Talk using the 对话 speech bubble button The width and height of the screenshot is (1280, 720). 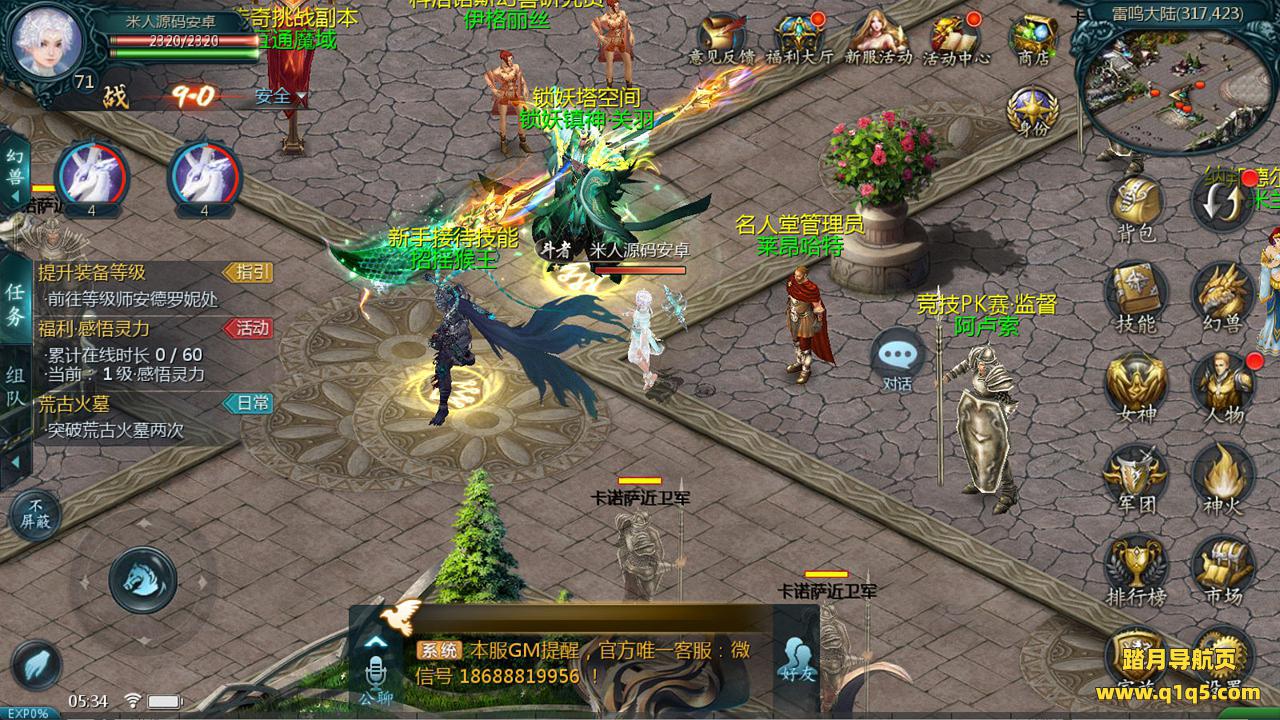897,358
